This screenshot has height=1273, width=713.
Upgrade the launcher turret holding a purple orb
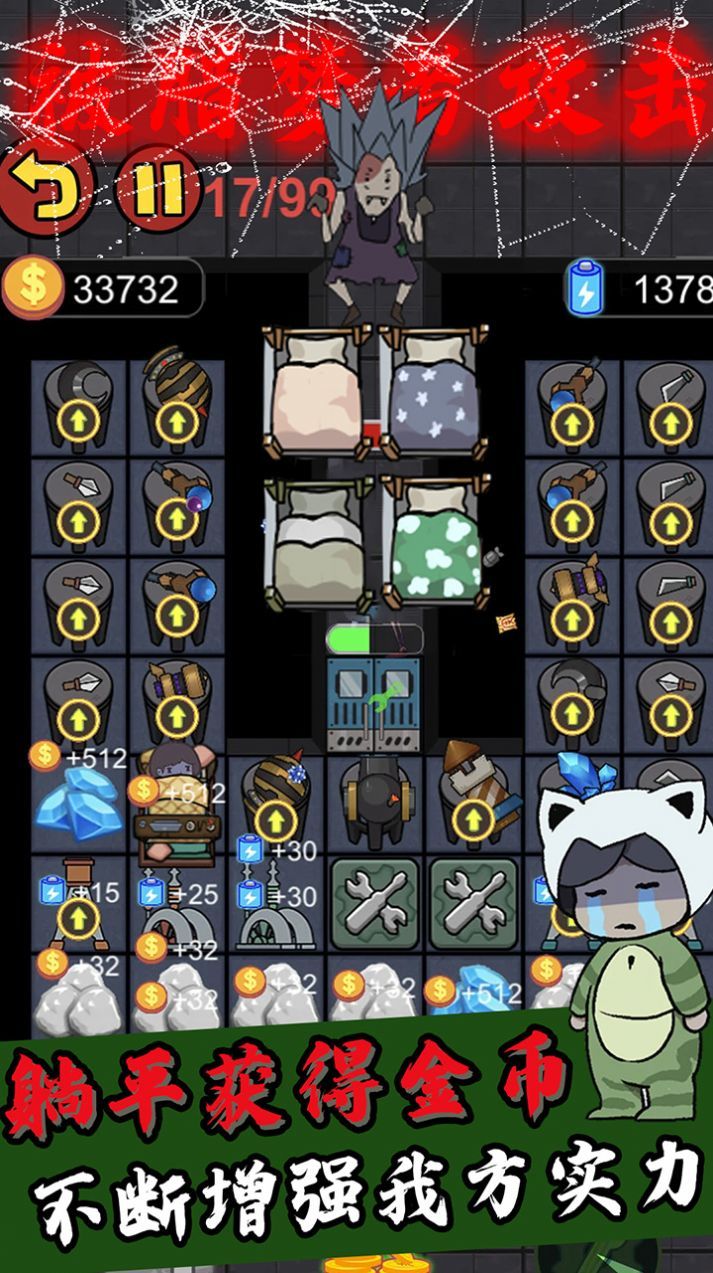176,519
